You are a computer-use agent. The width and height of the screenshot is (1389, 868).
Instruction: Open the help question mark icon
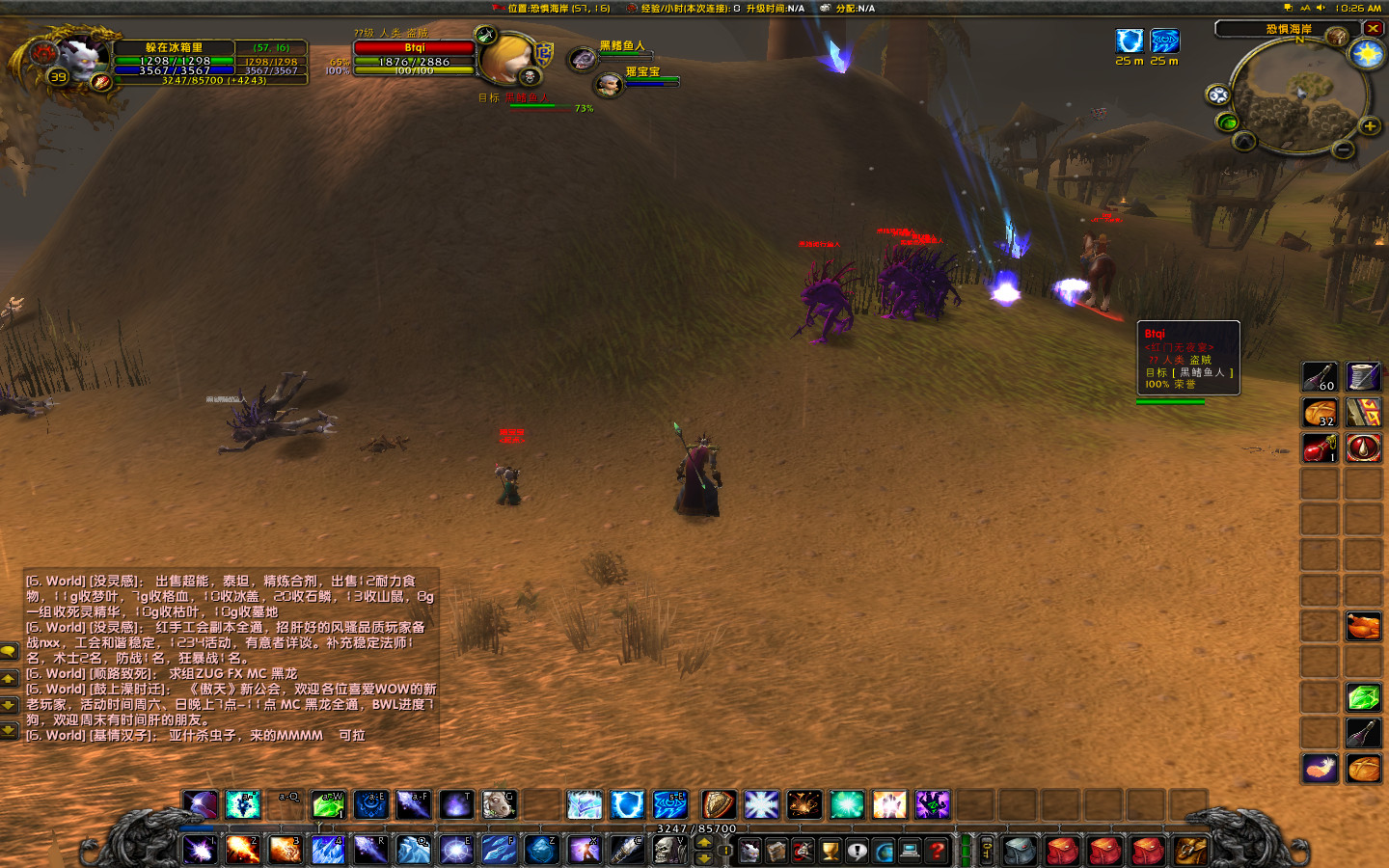pos(935,851)
